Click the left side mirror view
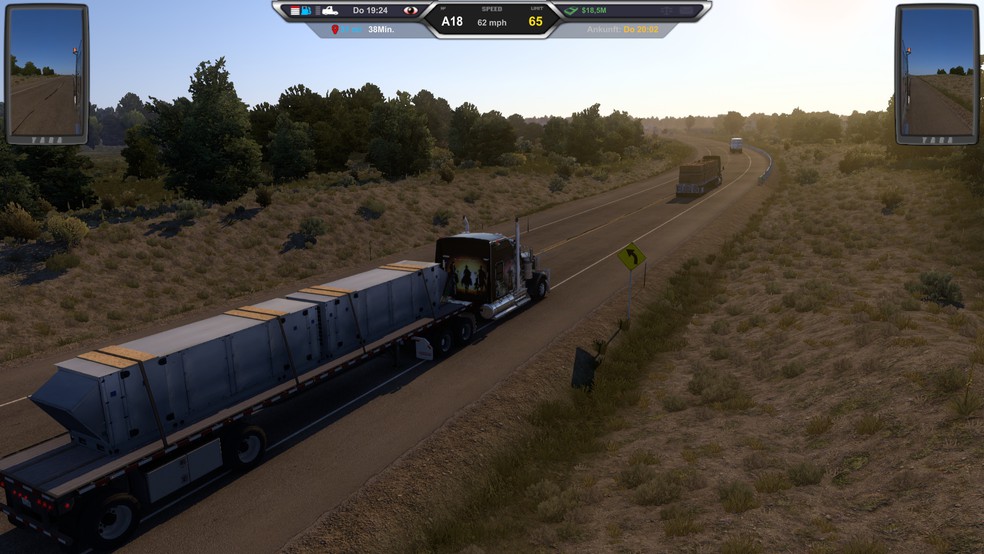Image resolution: width=984 pixels, height=554 pixels. coord(46,74)
